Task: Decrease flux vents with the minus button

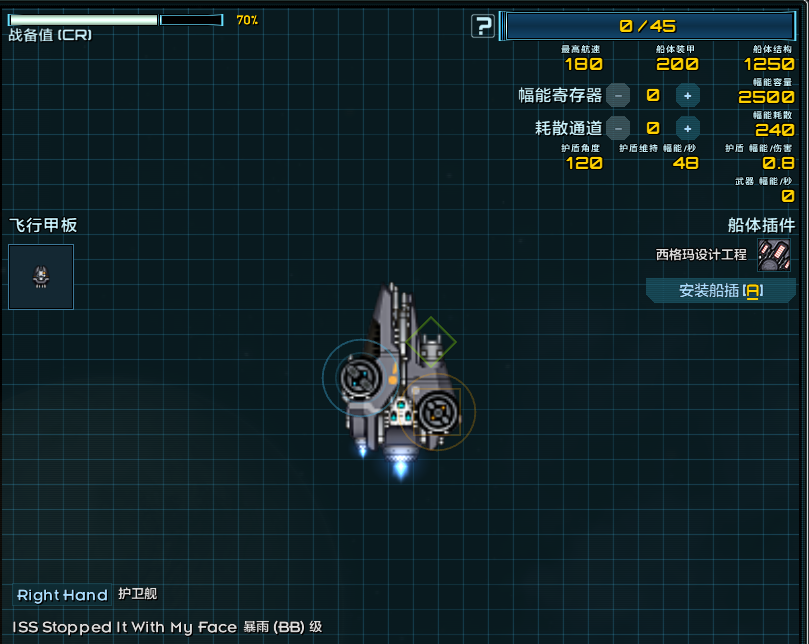Action: [618, 128]
